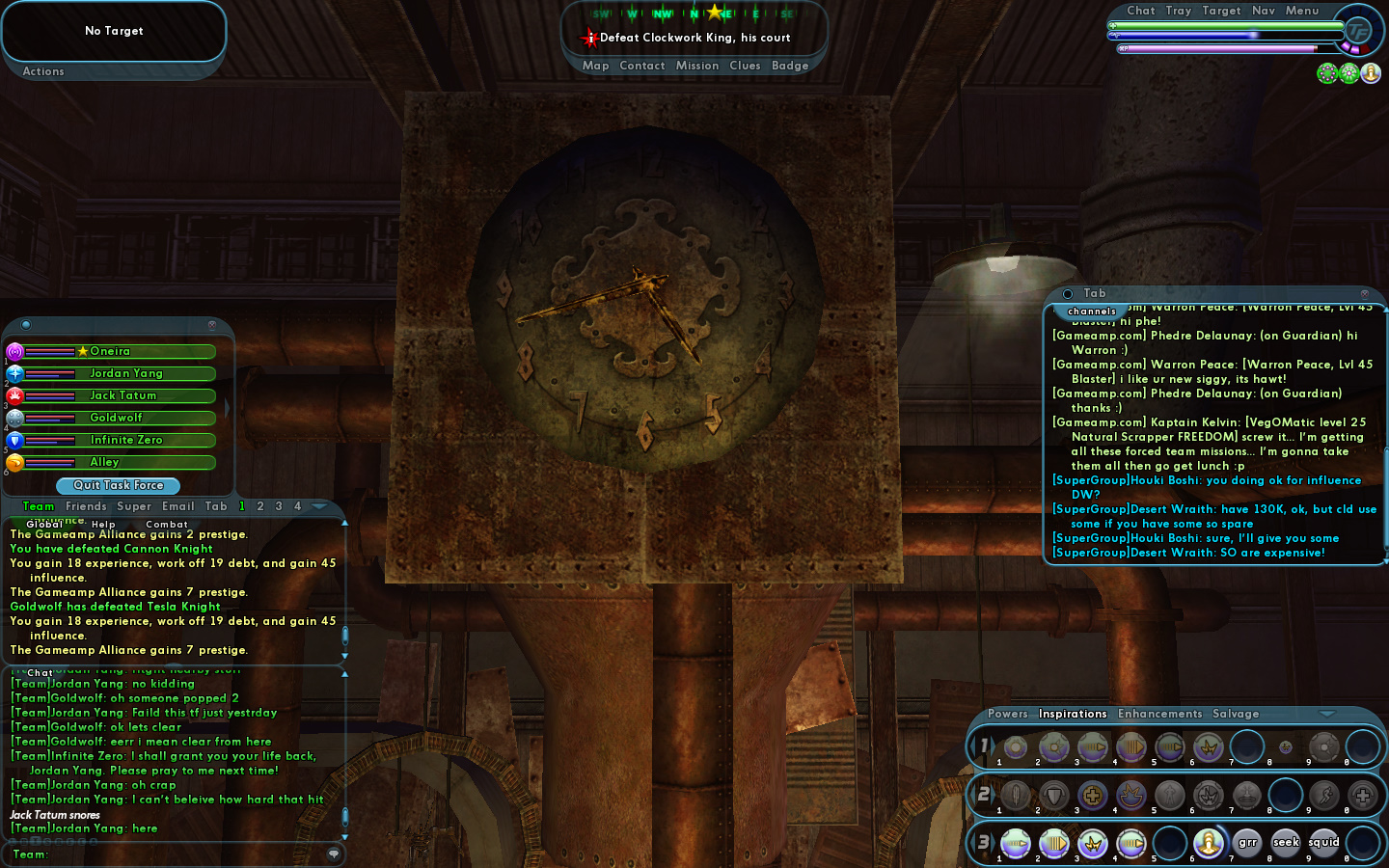Switch to the Friends tab
This screenshot has height=868, width=1389.
click(86, 506)
